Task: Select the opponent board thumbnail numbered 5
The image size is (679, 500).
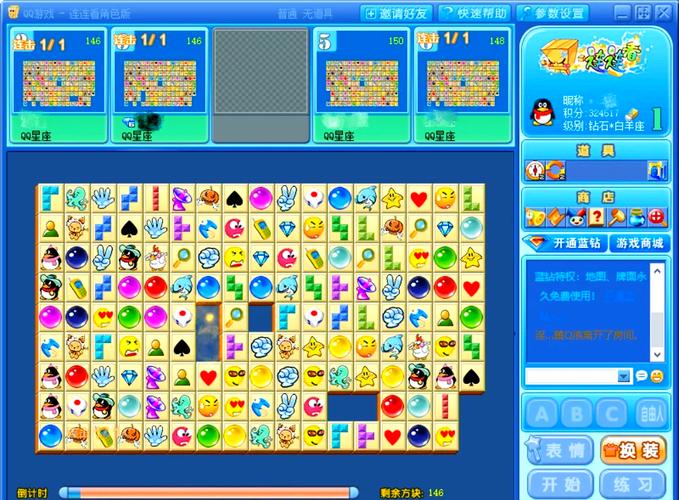Action: [x=360, y=85]
